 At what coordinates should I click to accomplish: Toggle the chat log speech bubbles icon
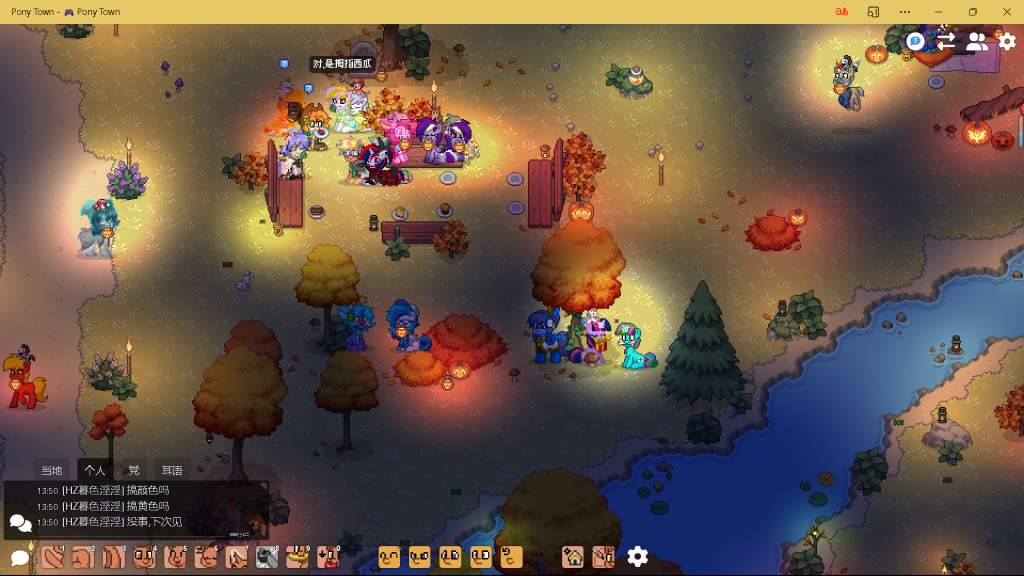pos(20,522)
